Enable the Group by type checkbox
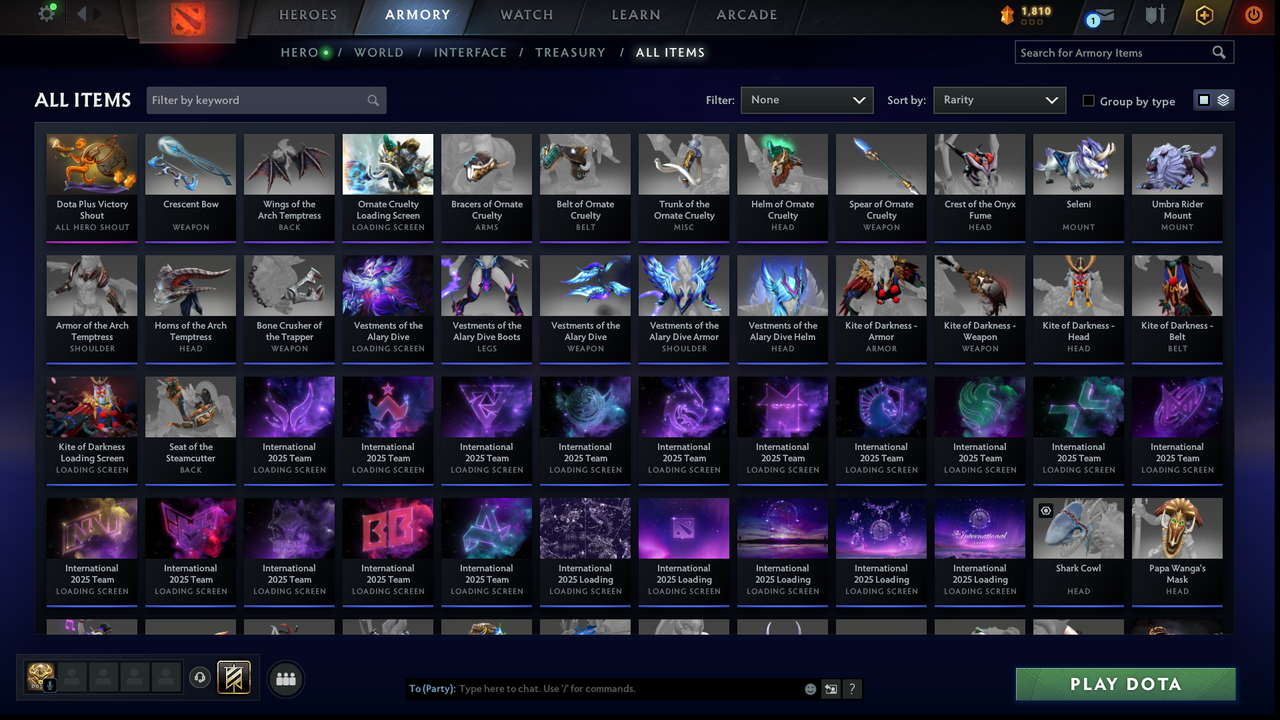The image size is (1280, 720). tap(1088, 100)
